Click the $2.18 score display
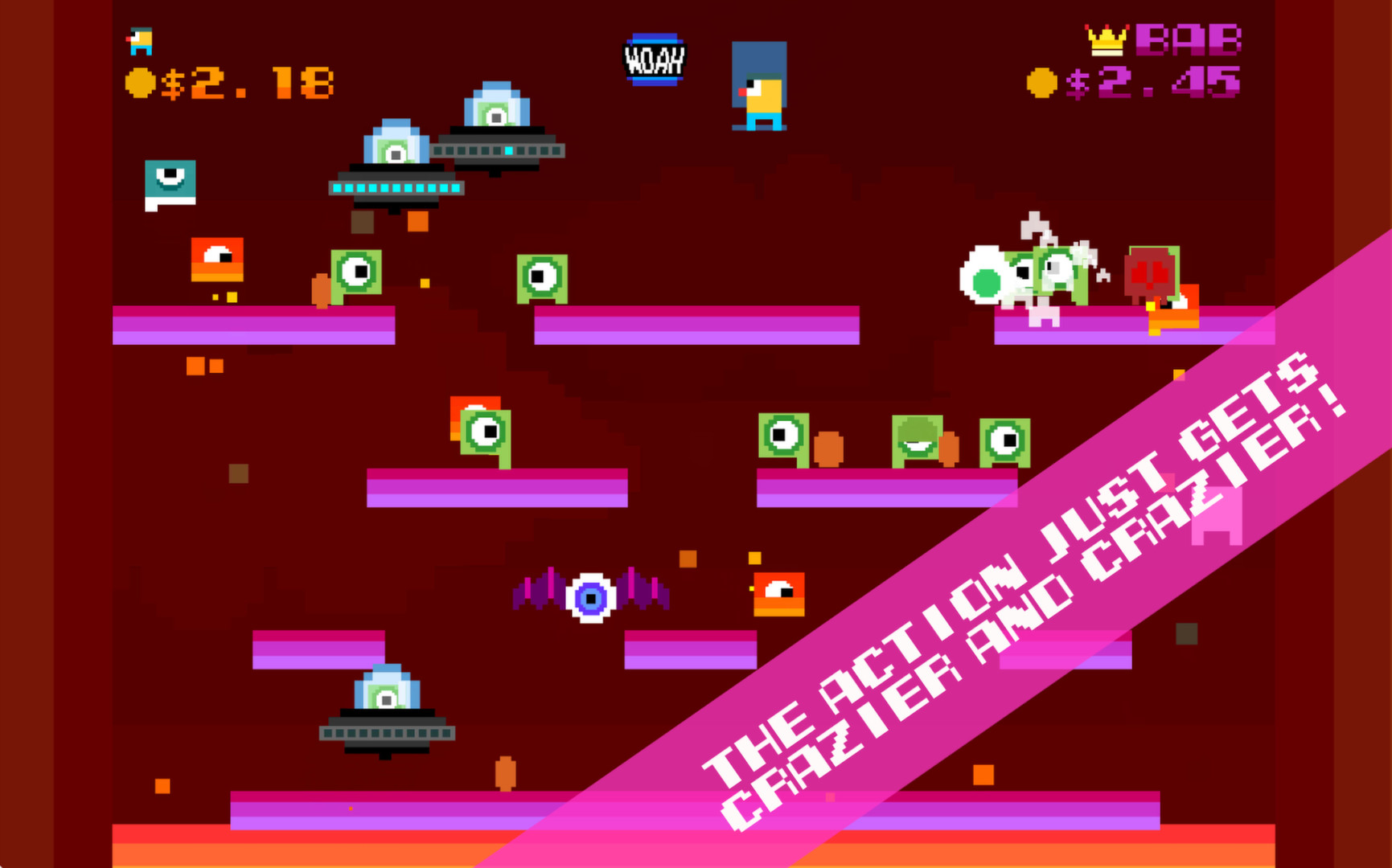 (x=249, y=80)
